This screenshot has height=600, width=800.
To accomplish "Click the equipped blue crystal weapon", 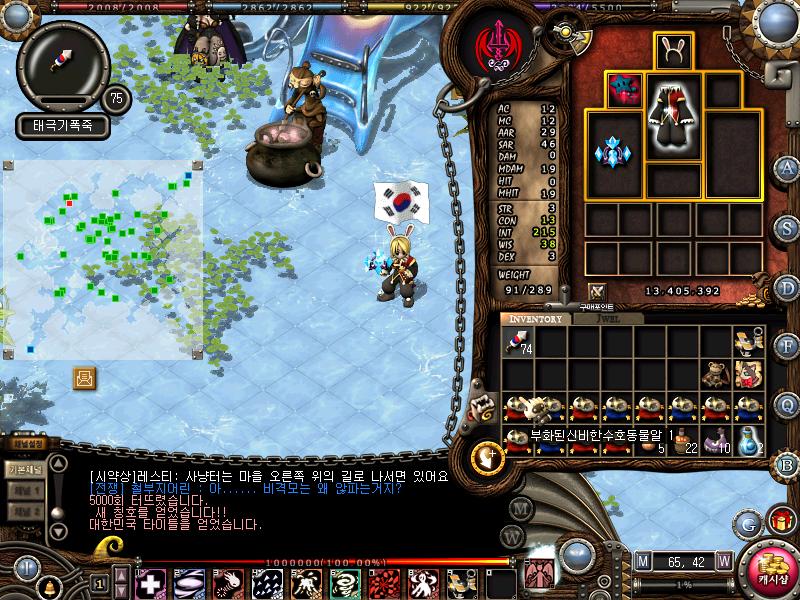I will point(612,153).
